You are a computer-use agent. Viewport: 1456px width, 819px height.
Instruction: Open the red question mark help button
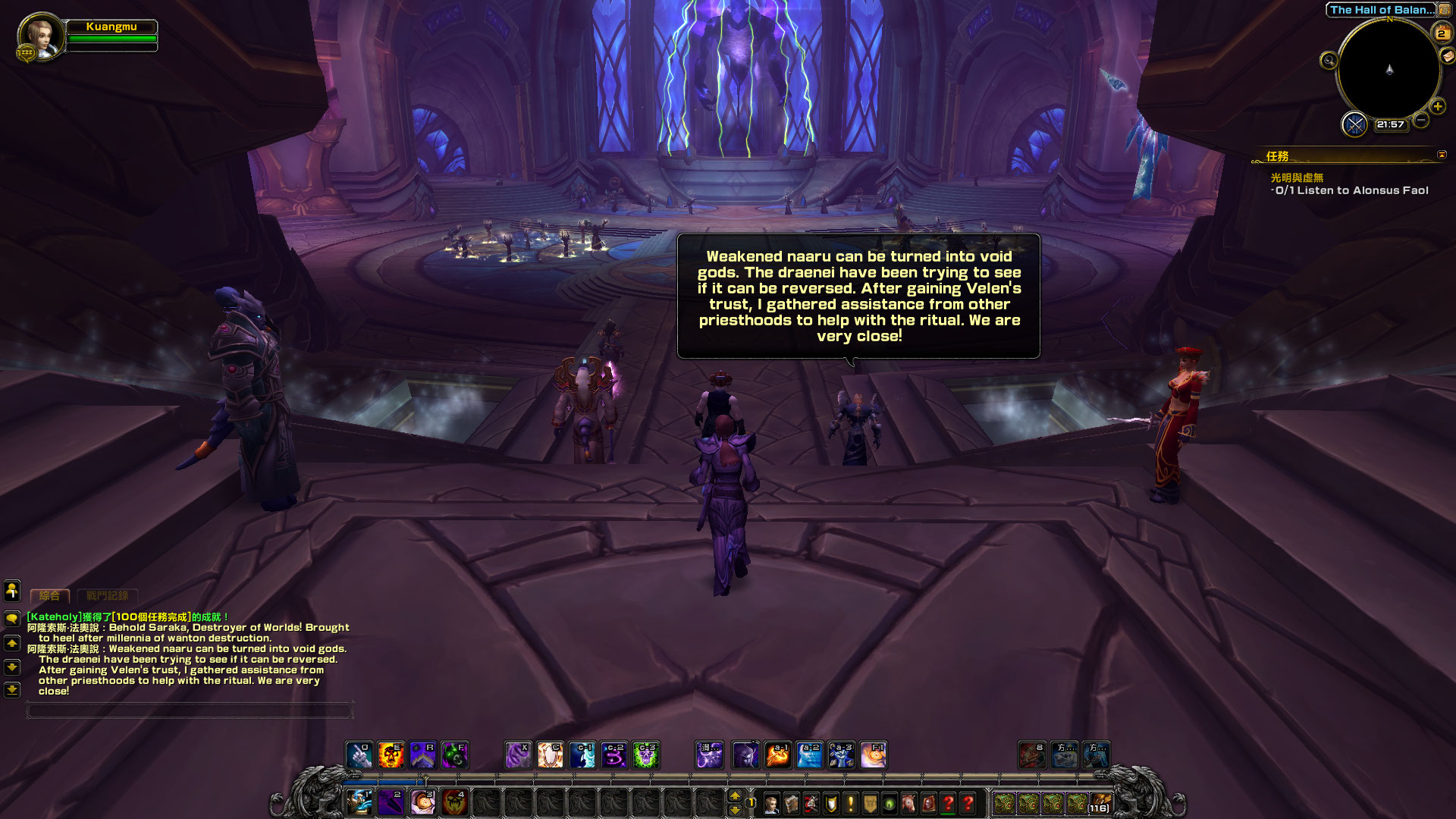coord(968,804)
